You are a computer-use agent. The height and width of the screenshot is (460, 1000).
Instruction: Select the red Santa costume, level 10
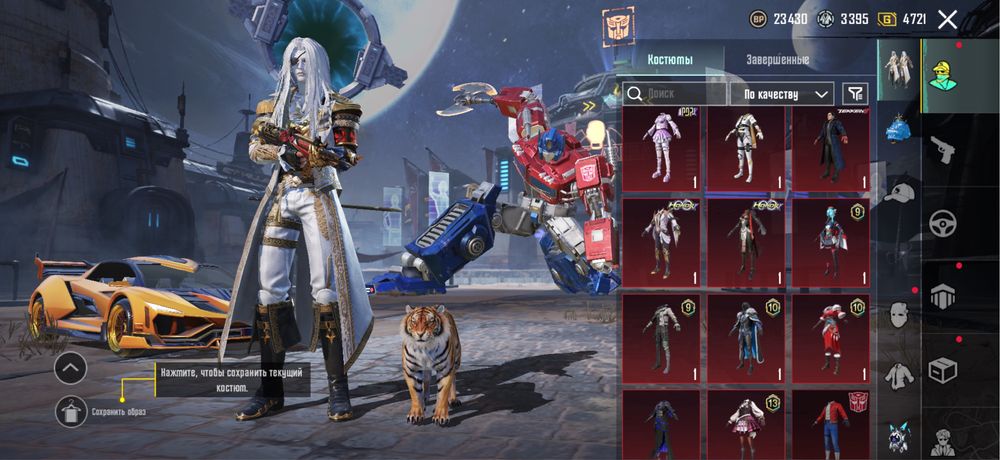(x=830, y=338)
